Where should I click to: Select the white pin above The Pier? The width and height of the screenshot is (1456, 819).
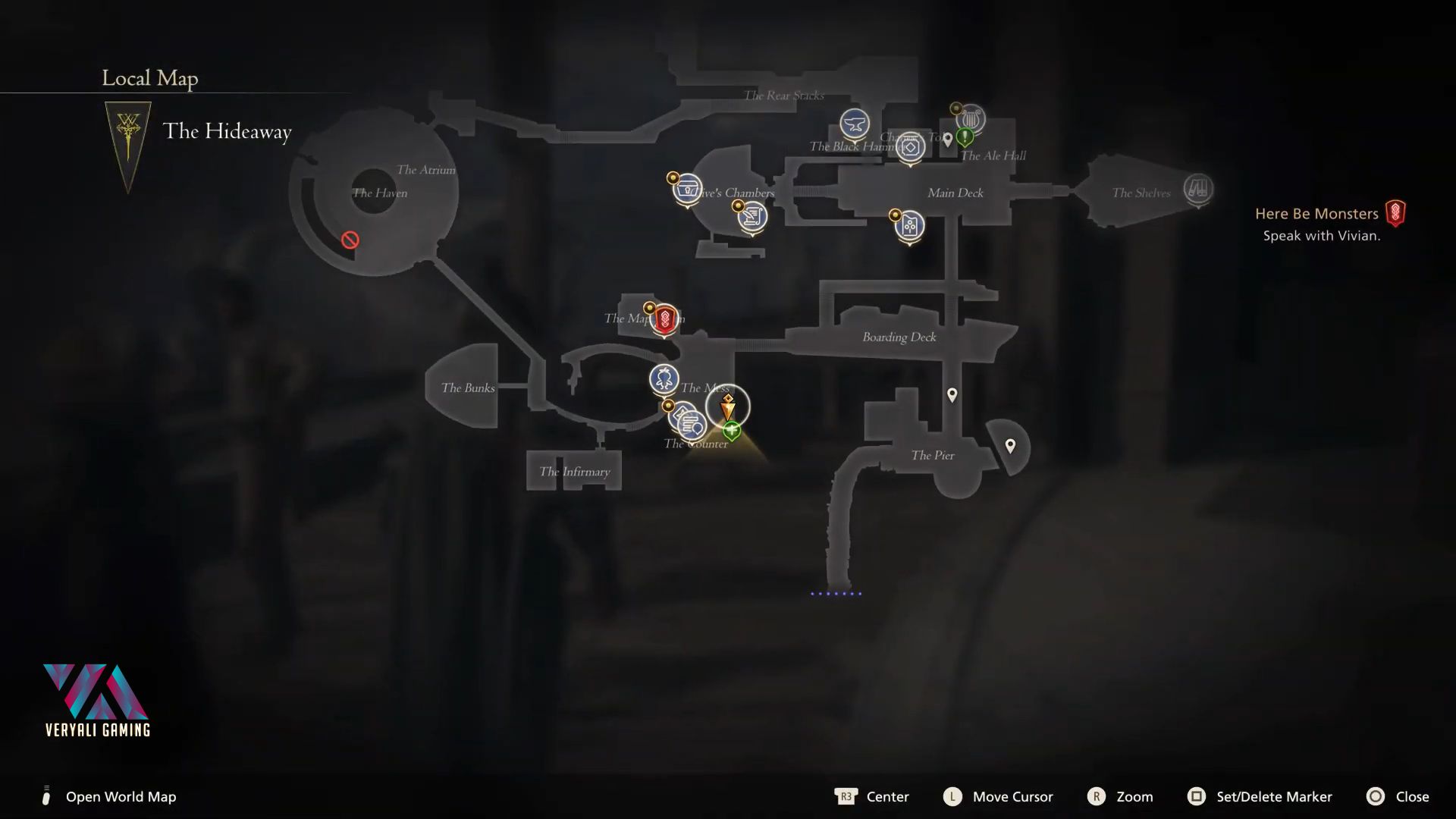(952, 394)
